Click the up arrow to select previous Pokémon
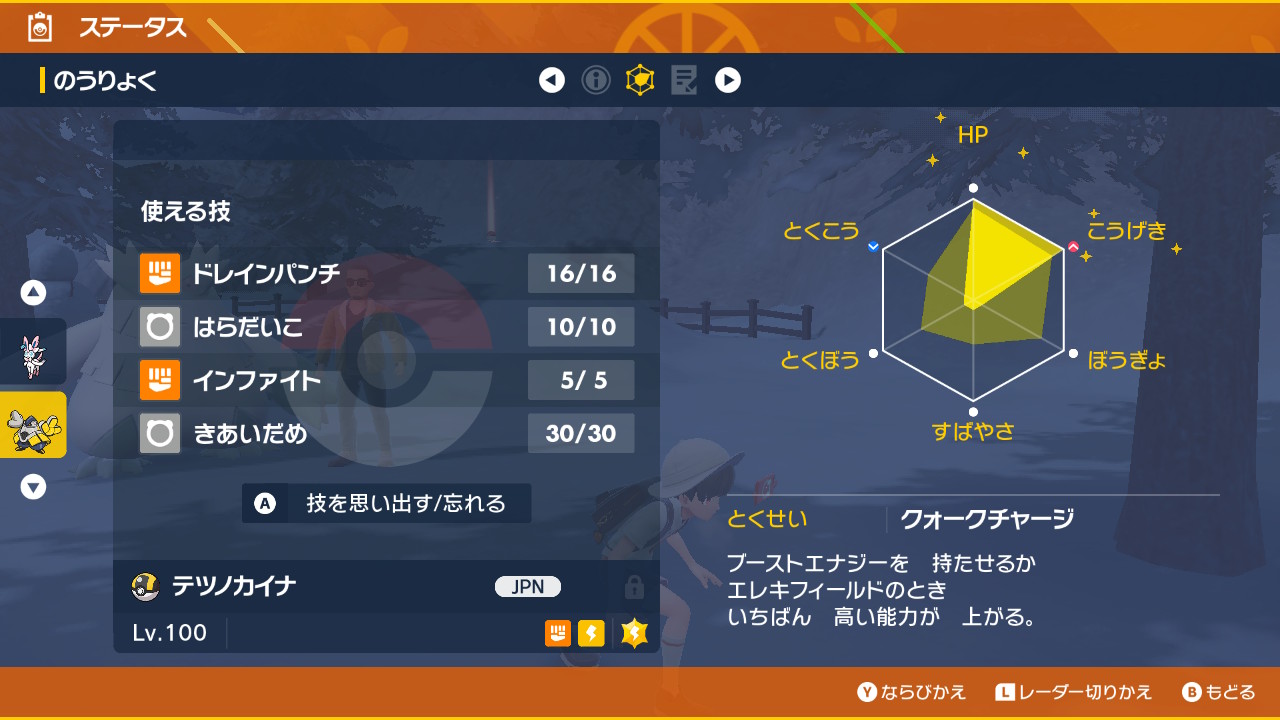 [35, 290]
